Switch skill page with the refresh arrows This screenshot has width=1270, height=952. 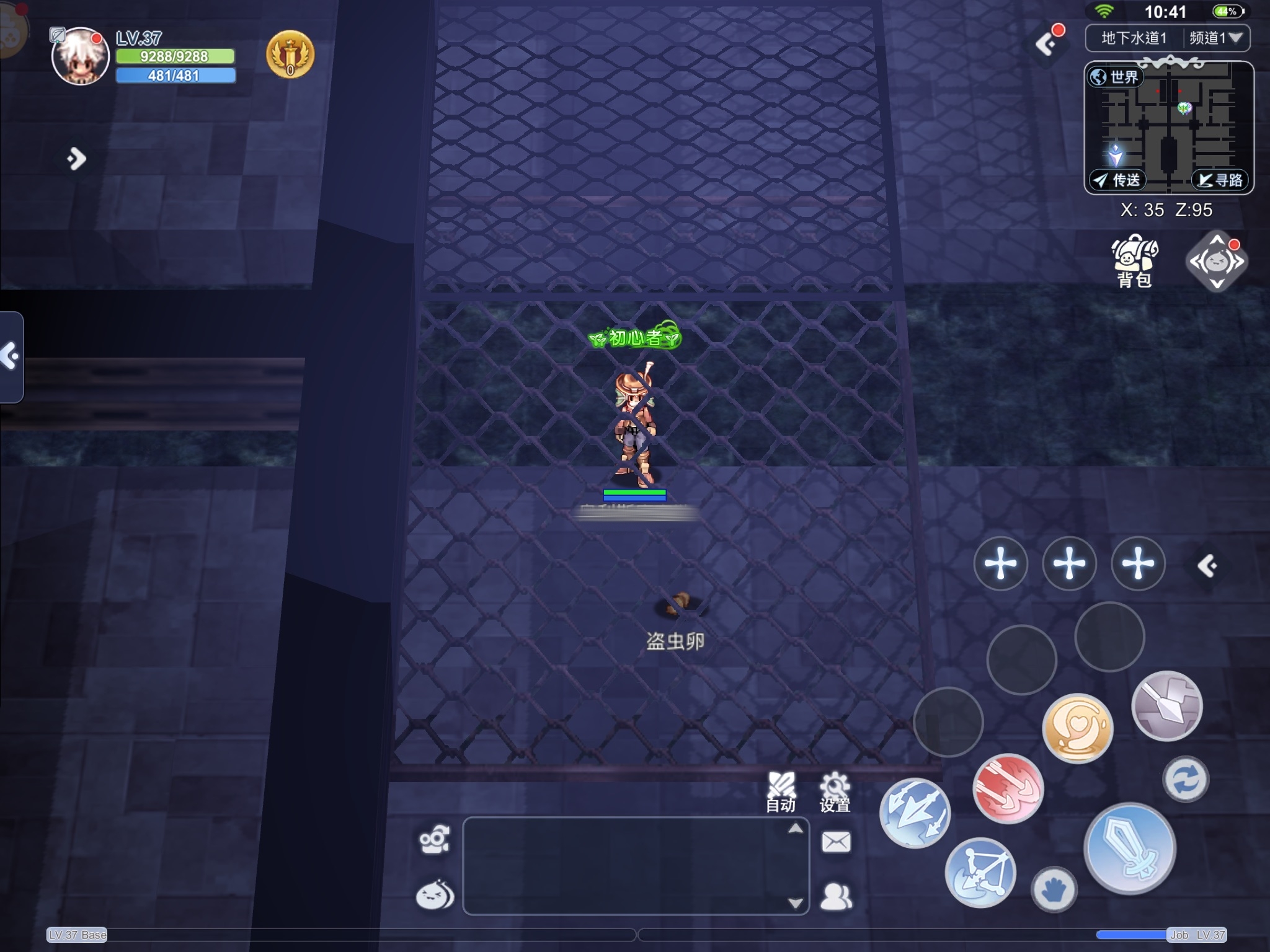(1185, 779)
